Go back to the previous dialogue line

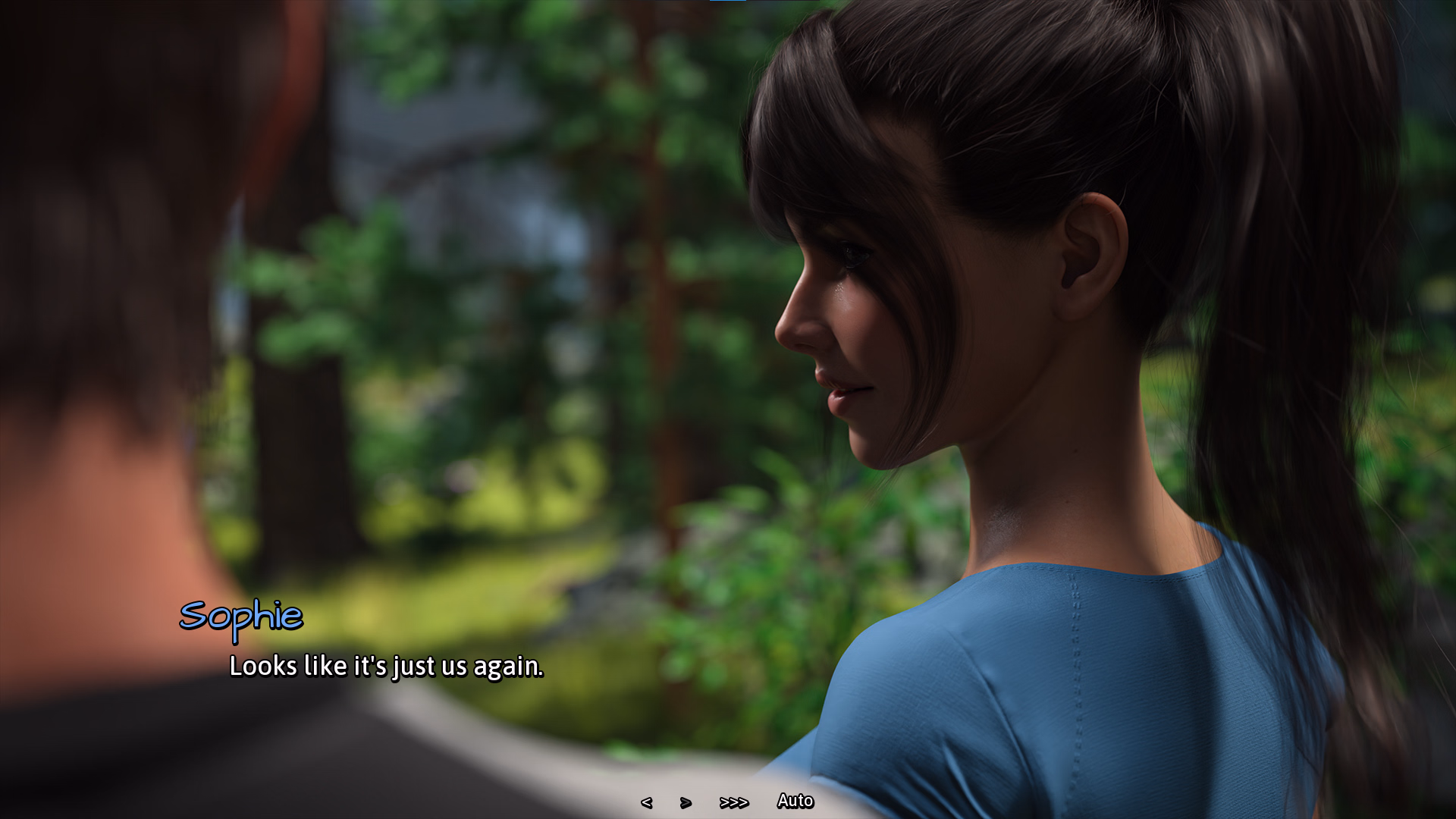646,802
